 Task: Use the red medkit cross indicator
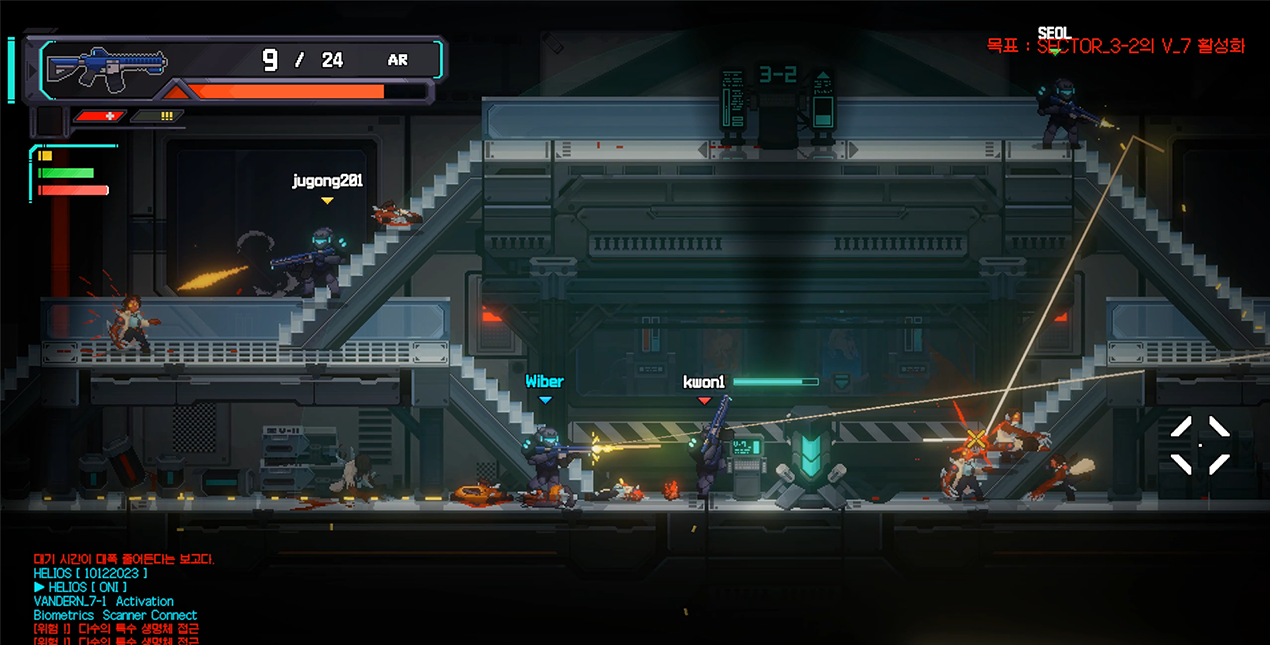(x=99, y=116)
